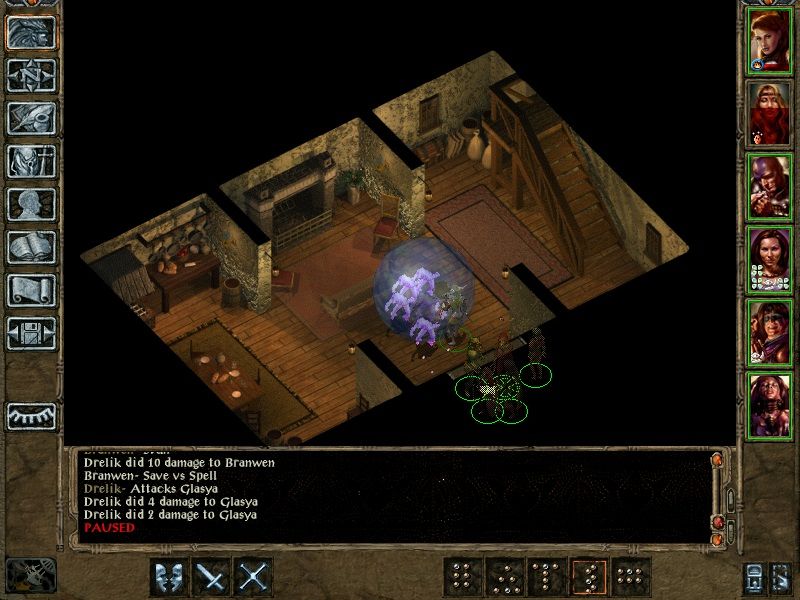Select the purple-helmeted warrior portrait
Screen dimensions: 800x600
769,186
